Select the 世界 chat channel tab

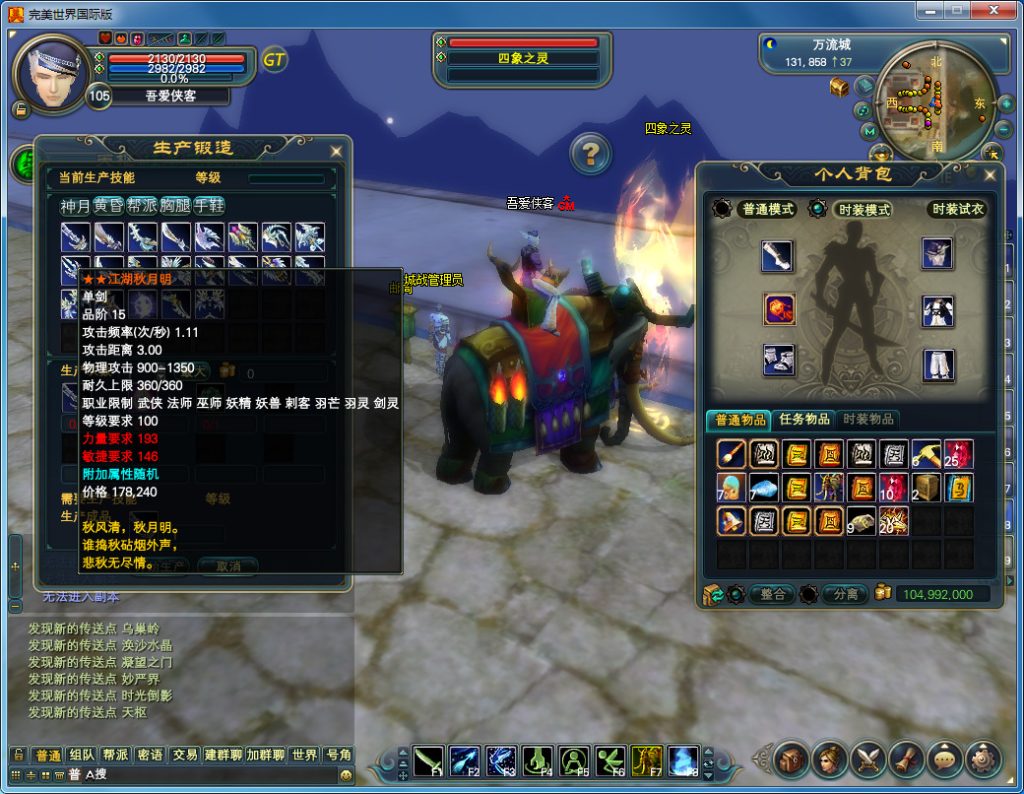[x=305, y=755]
